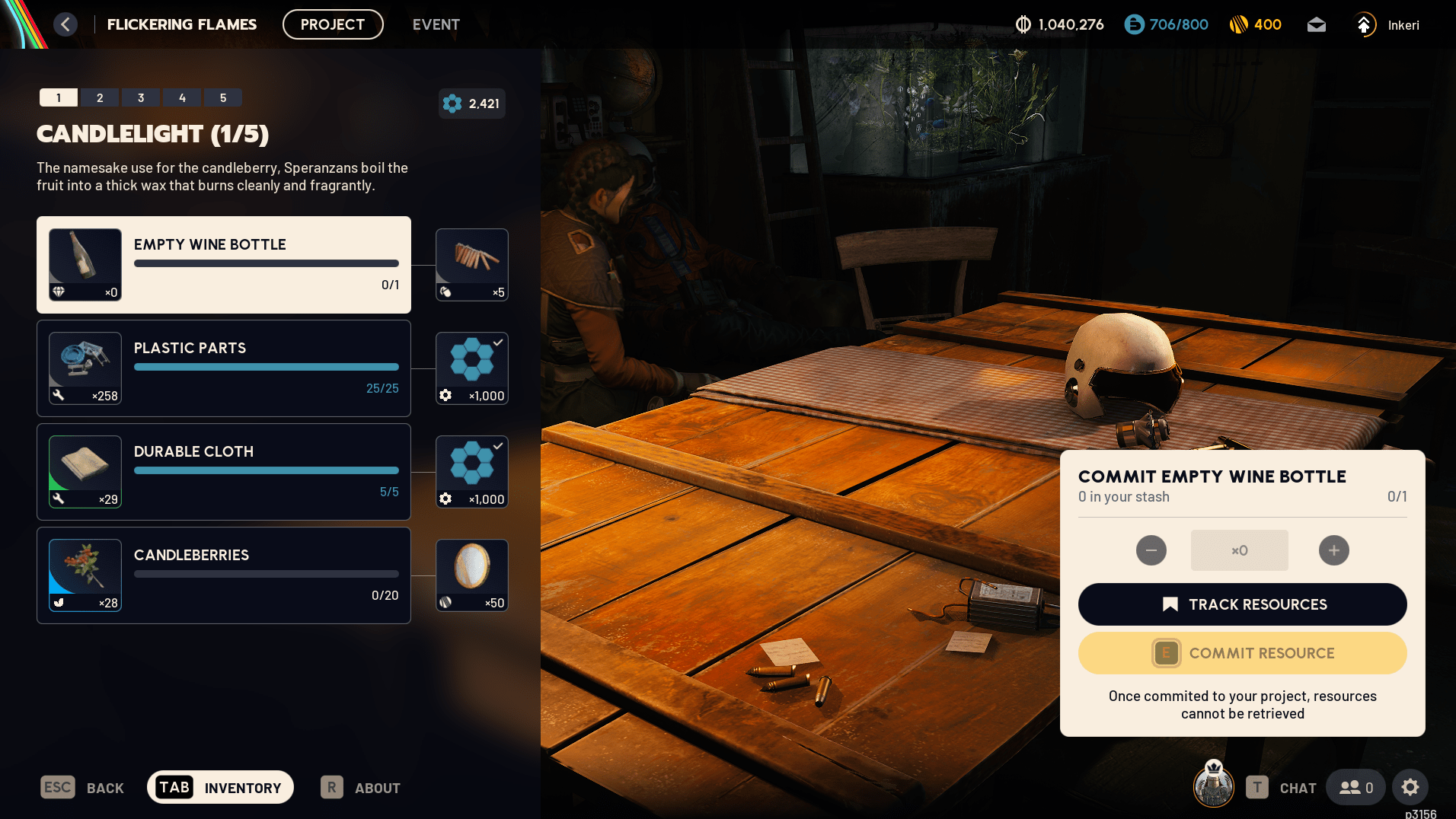Open the party members panel
This screenshot has width=1456, height=819.
(x=1356, y=787)
